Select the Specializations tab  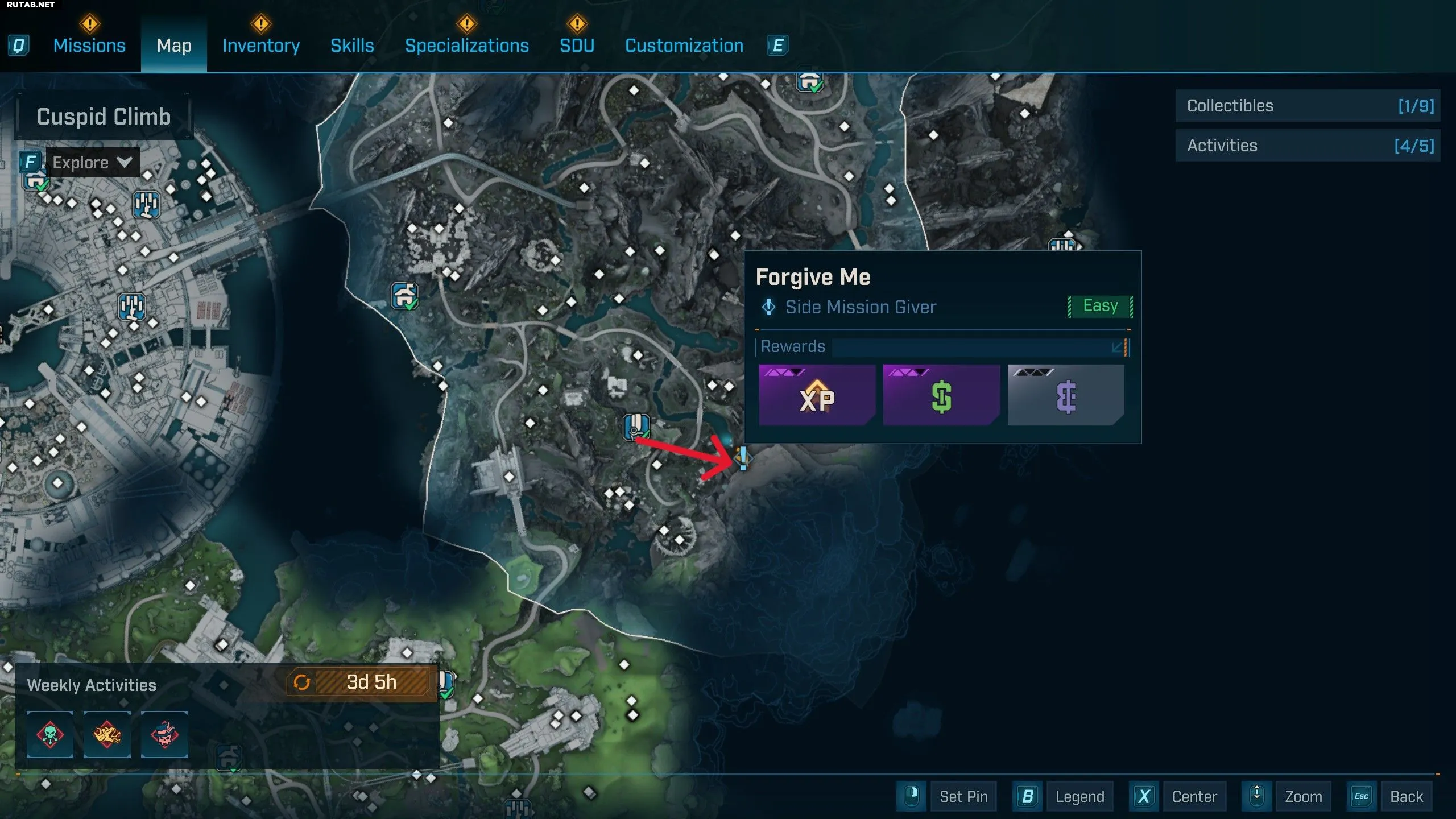[x=466, y=45]
